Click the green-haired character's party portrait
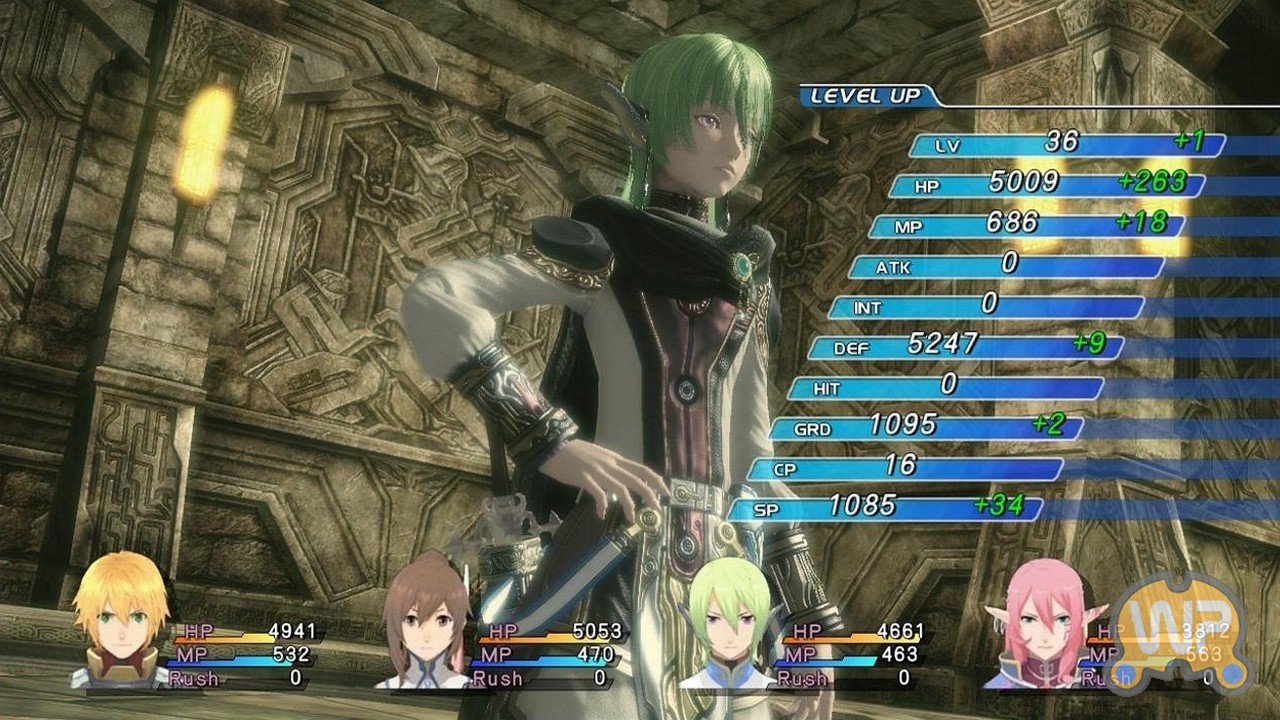1280x720 pixels. [x=728, y=624]
